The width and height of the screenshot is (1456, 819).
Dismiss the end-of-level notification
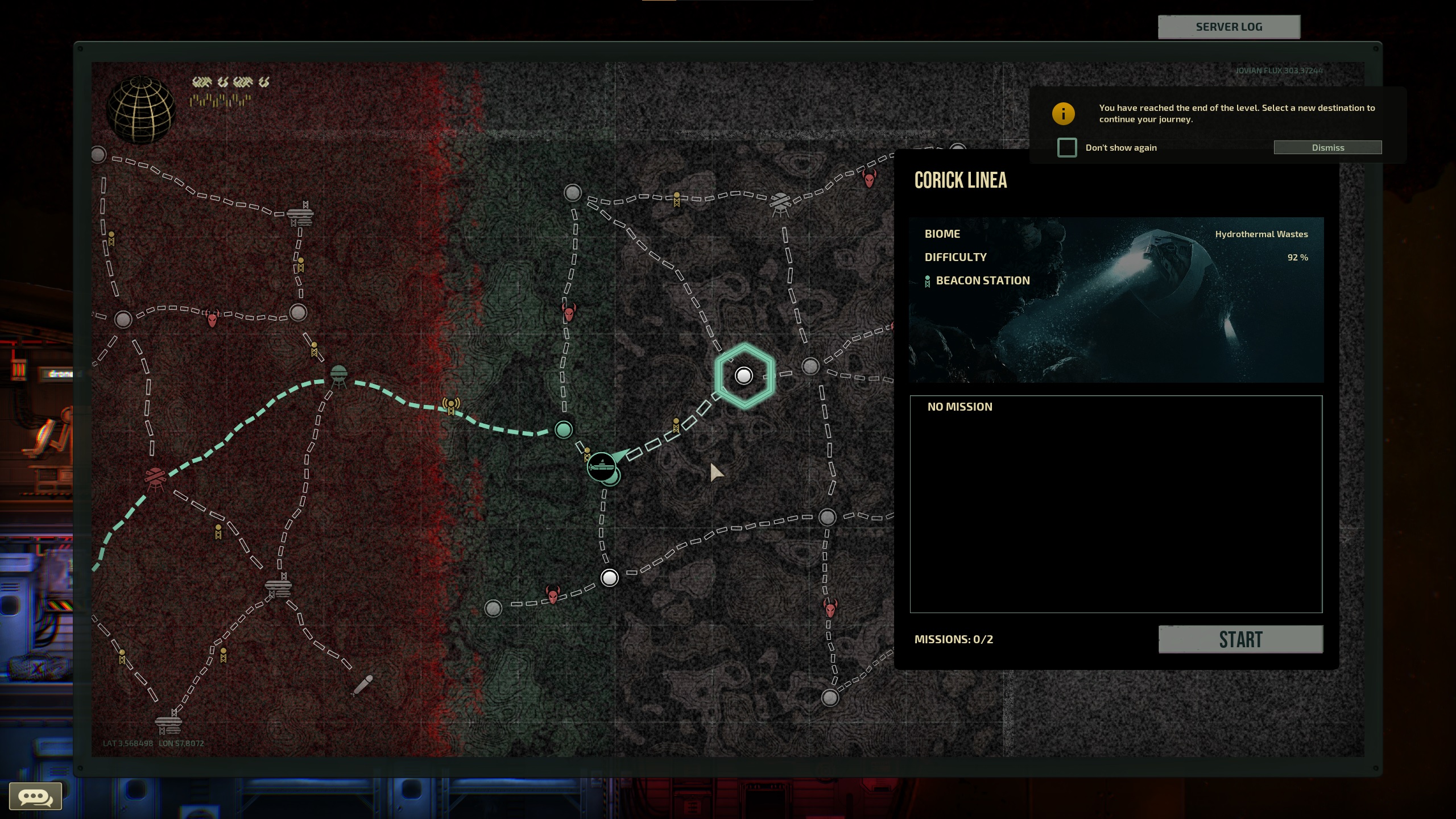pyautogui.click(x=1327, y=147)
